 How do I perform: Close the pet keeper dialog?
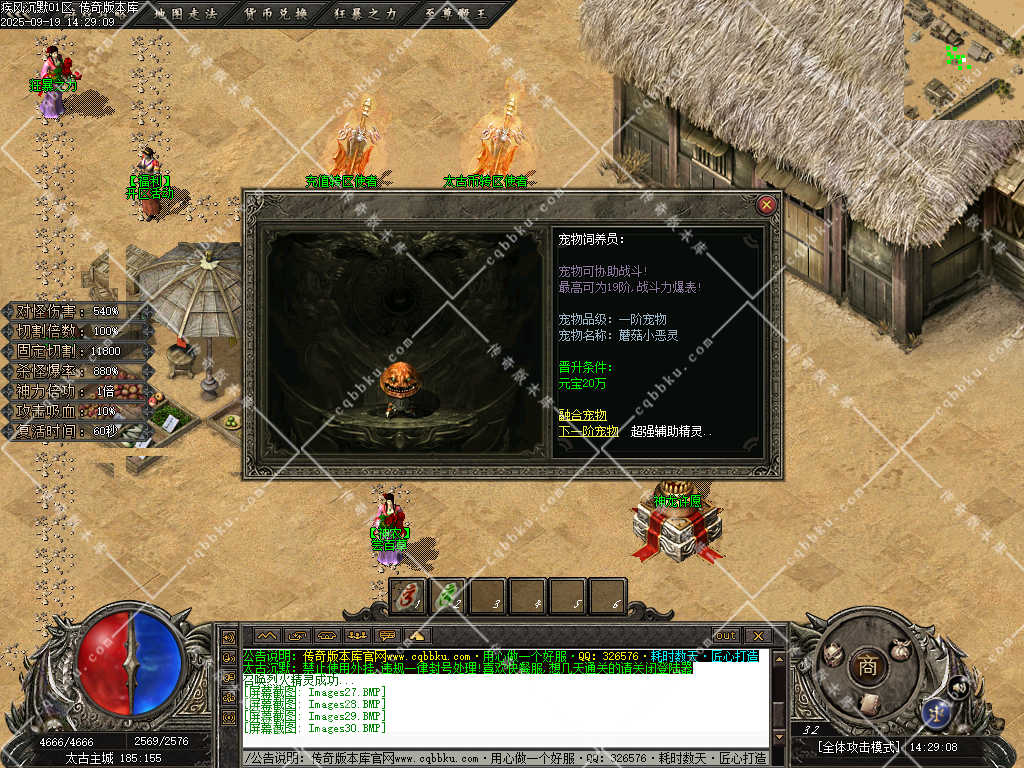click(767, 205)
